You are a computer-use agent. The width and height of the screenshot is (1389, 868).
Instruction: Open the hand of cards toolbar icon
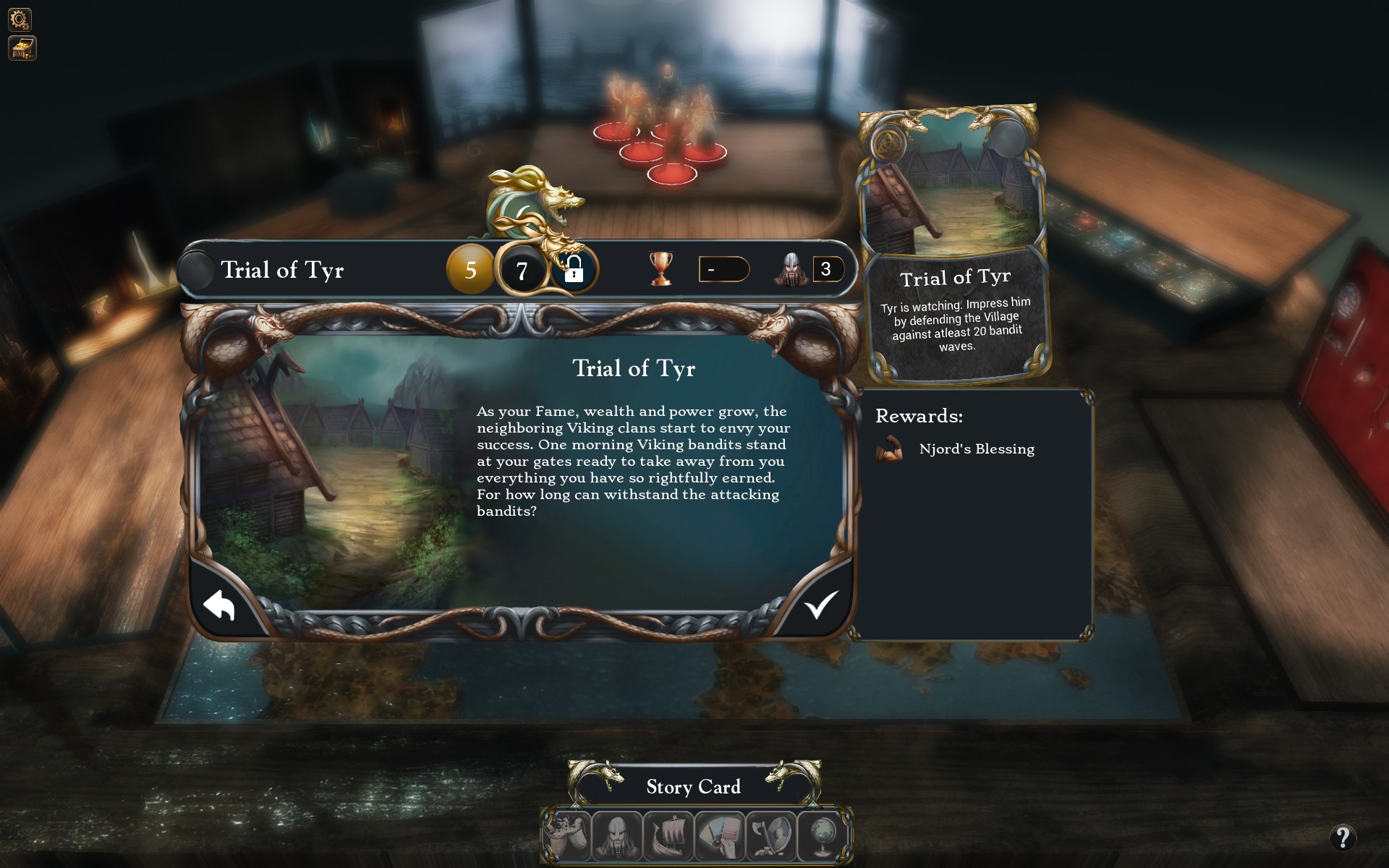tap(720, 835)
